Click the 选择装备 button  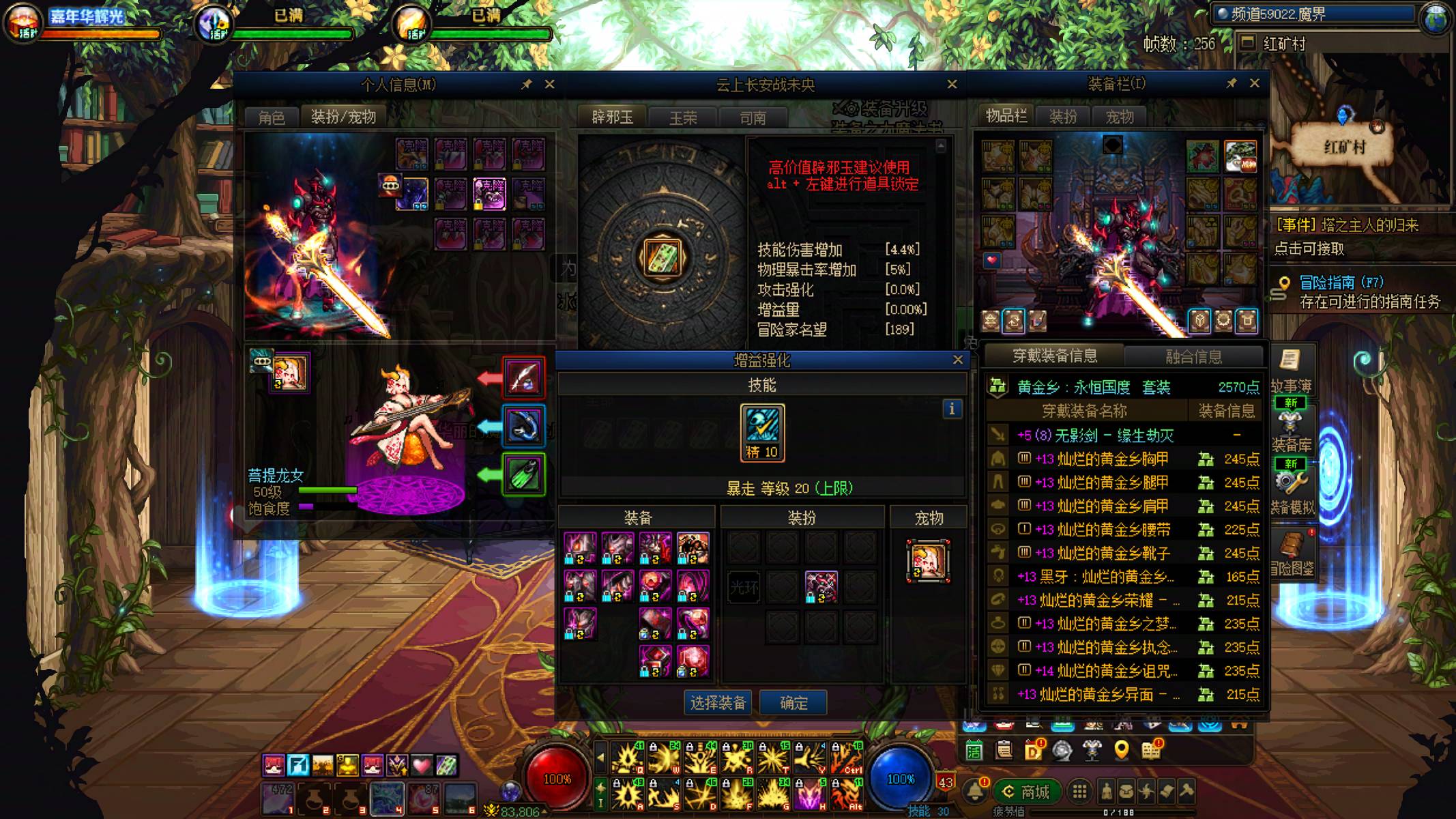click(718, 702)
